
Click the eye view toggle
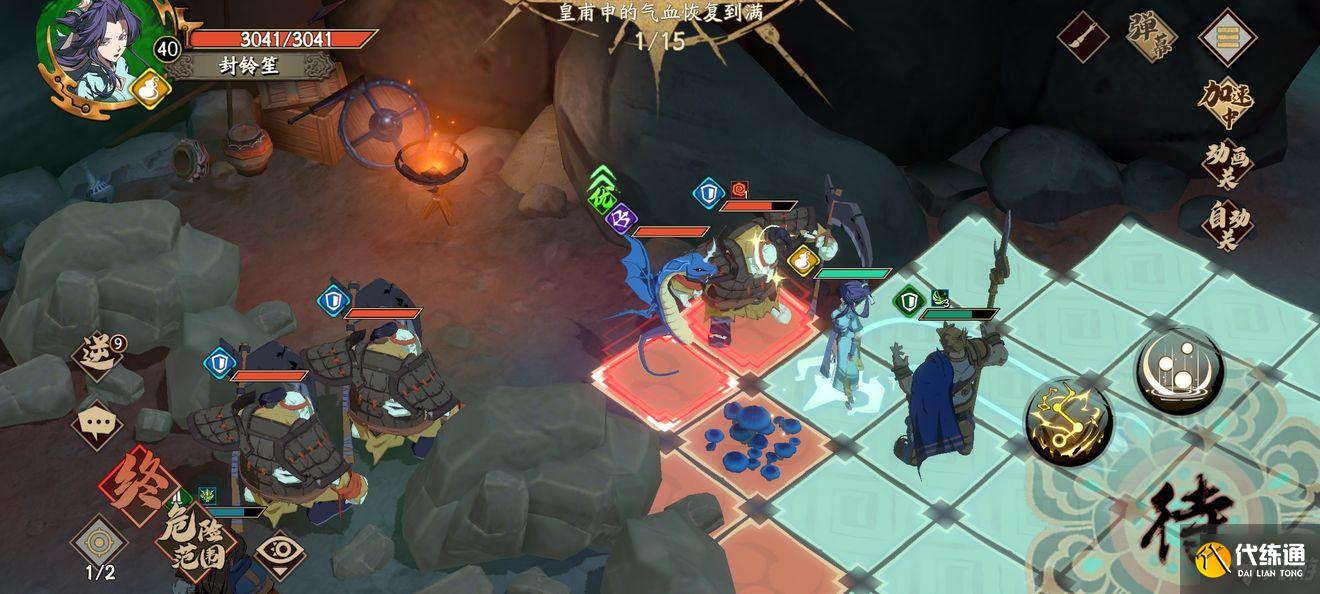click(280, 551)
